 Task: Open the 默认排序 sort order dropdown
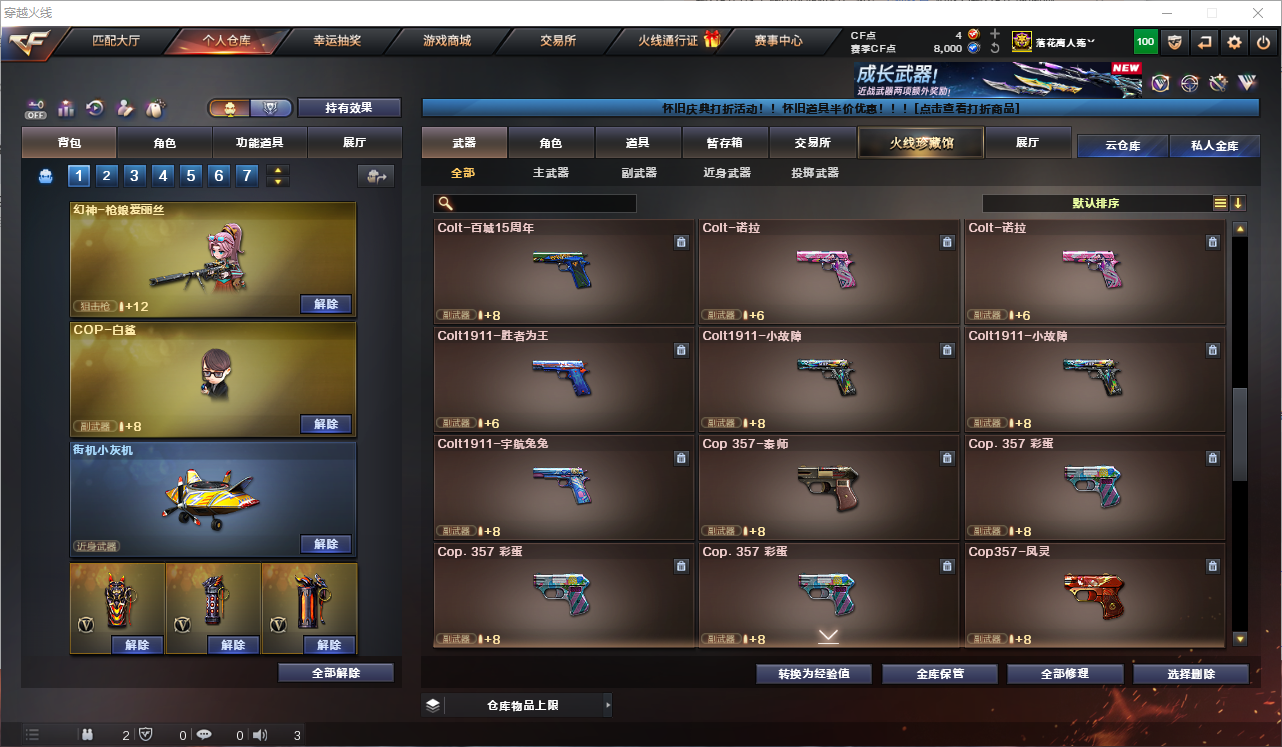click(1096, 204)
